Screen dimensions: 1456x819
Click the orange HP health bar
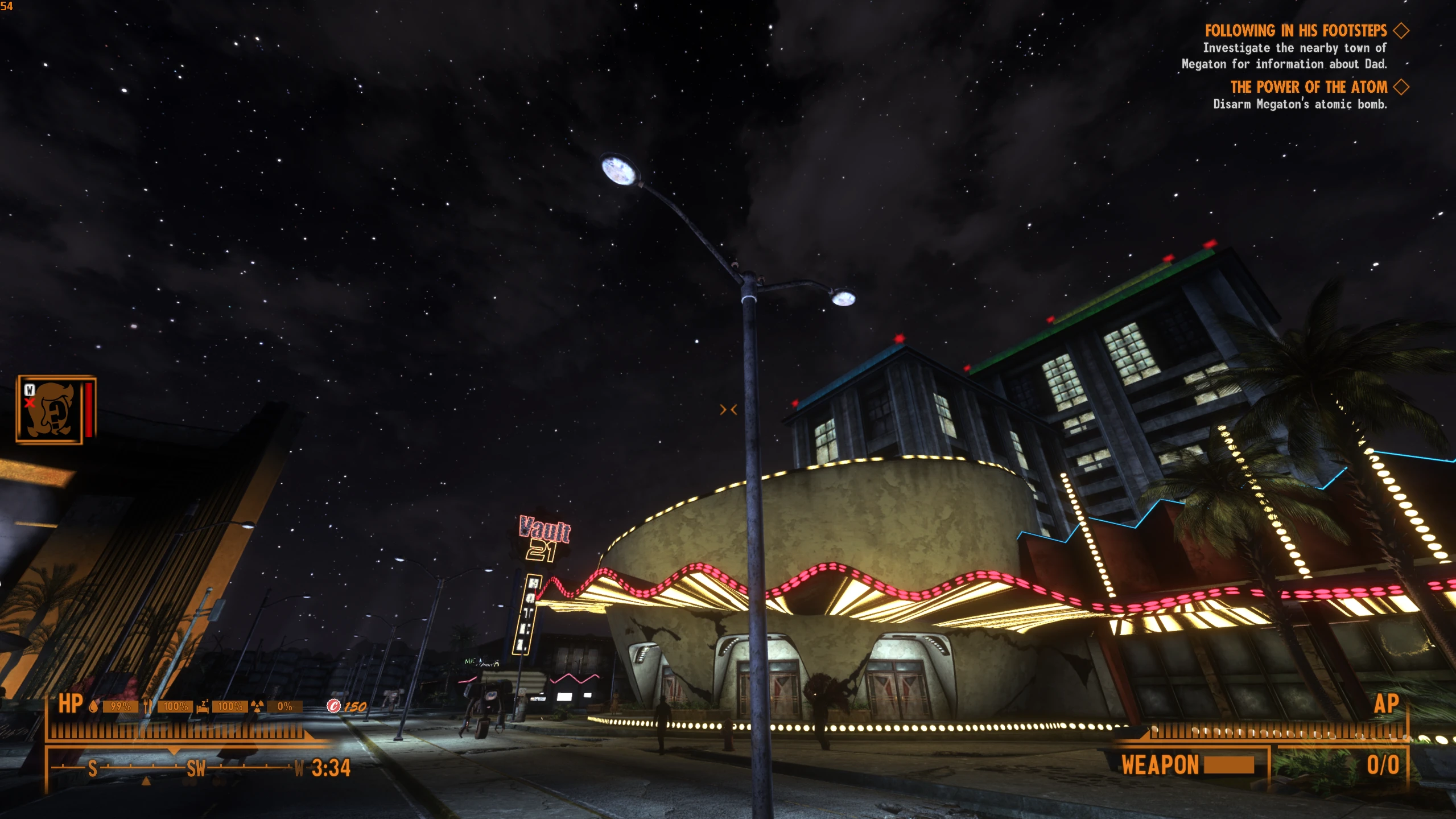point(171,732)
